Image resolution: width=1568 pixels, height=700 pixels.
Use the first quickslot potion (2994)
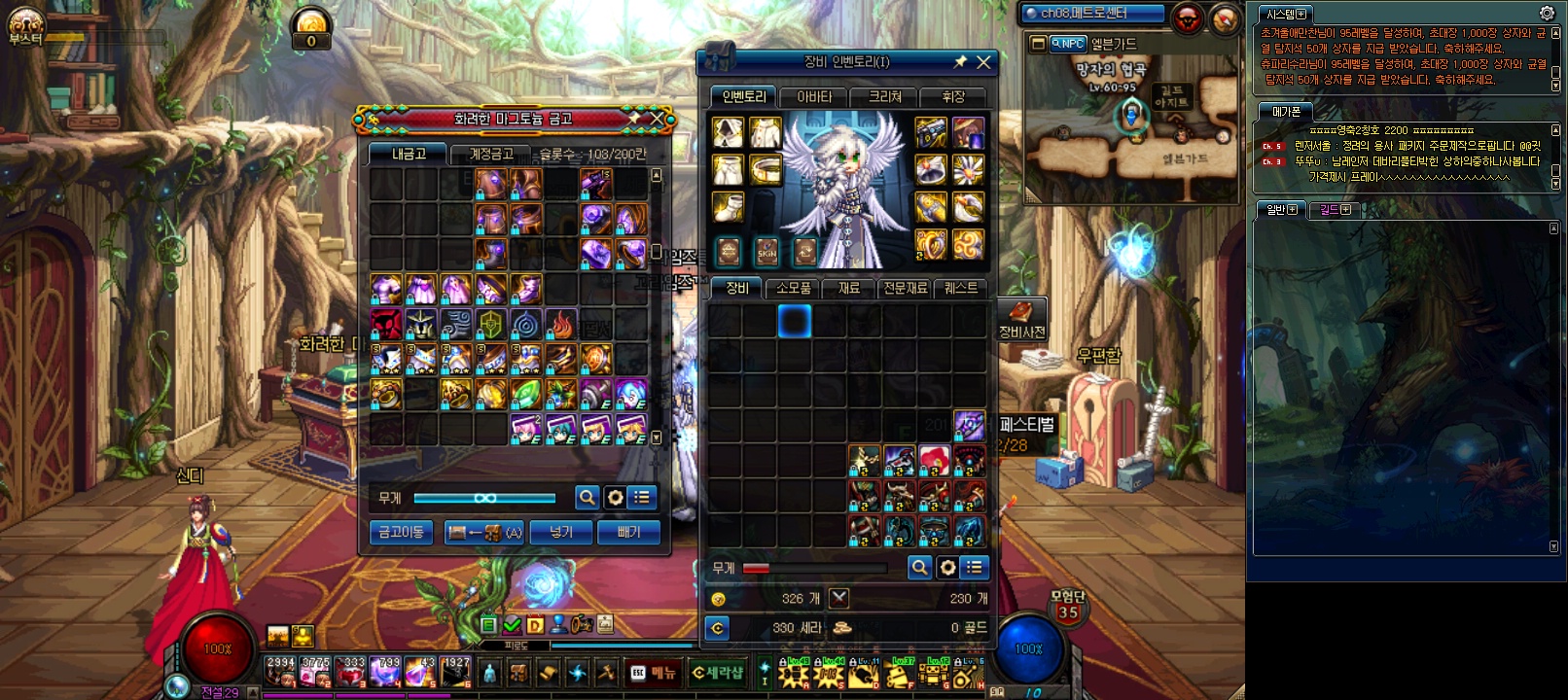coord(281,671)
